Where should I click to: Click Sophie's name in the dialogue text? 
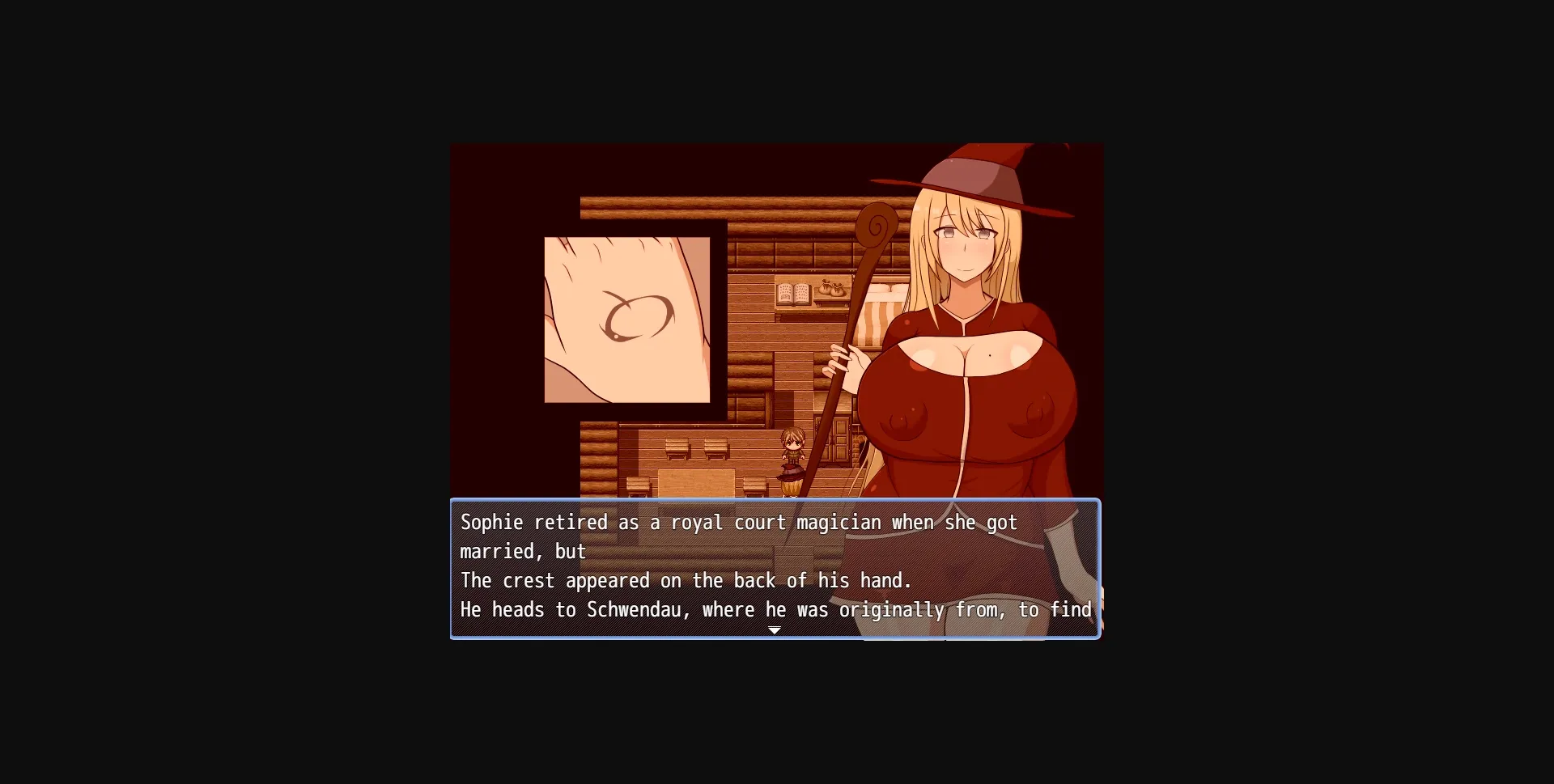coord(494,523)
